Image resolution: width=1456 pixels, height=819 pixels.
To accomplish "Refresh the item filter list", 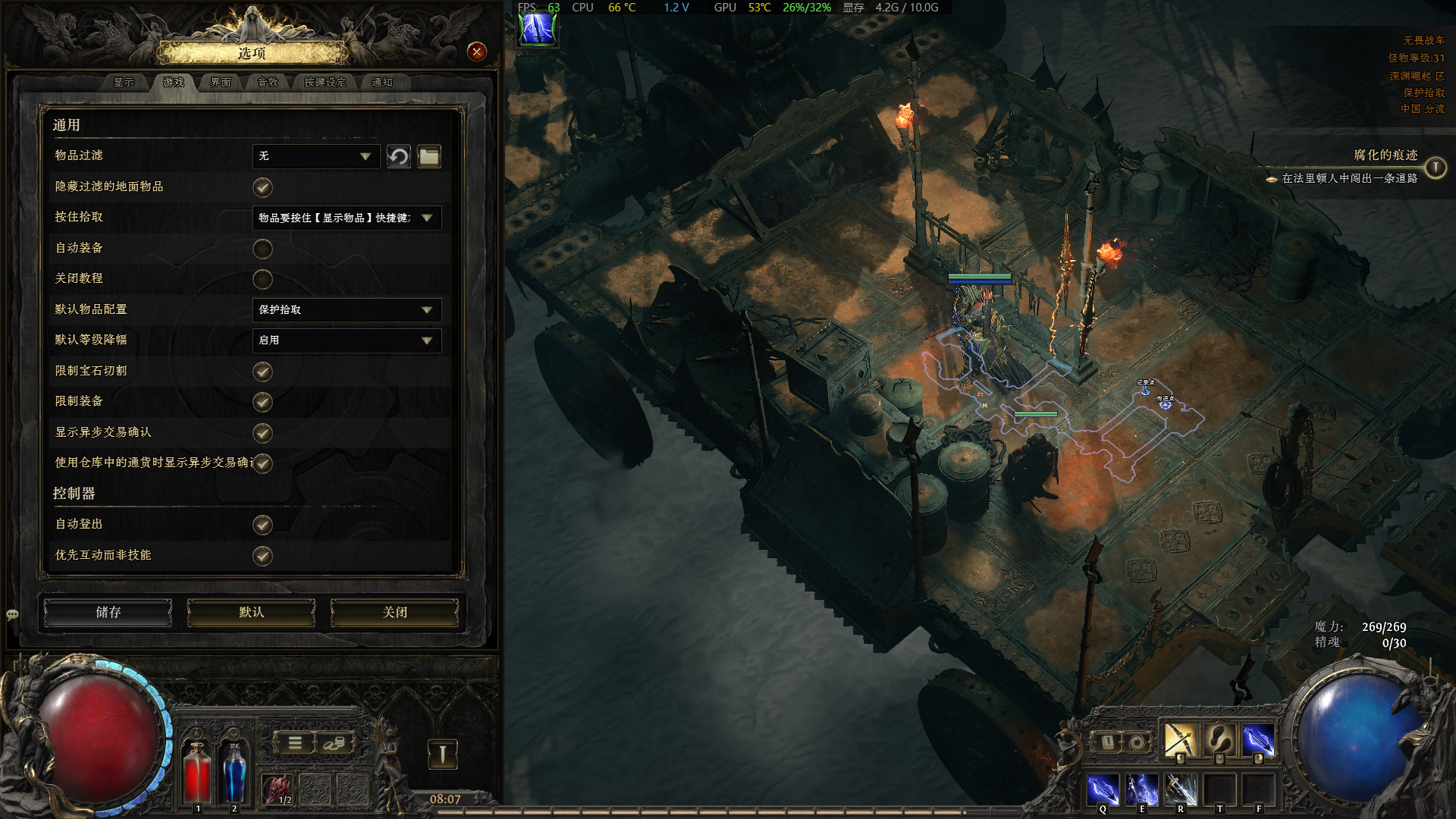I will [398, 156].
